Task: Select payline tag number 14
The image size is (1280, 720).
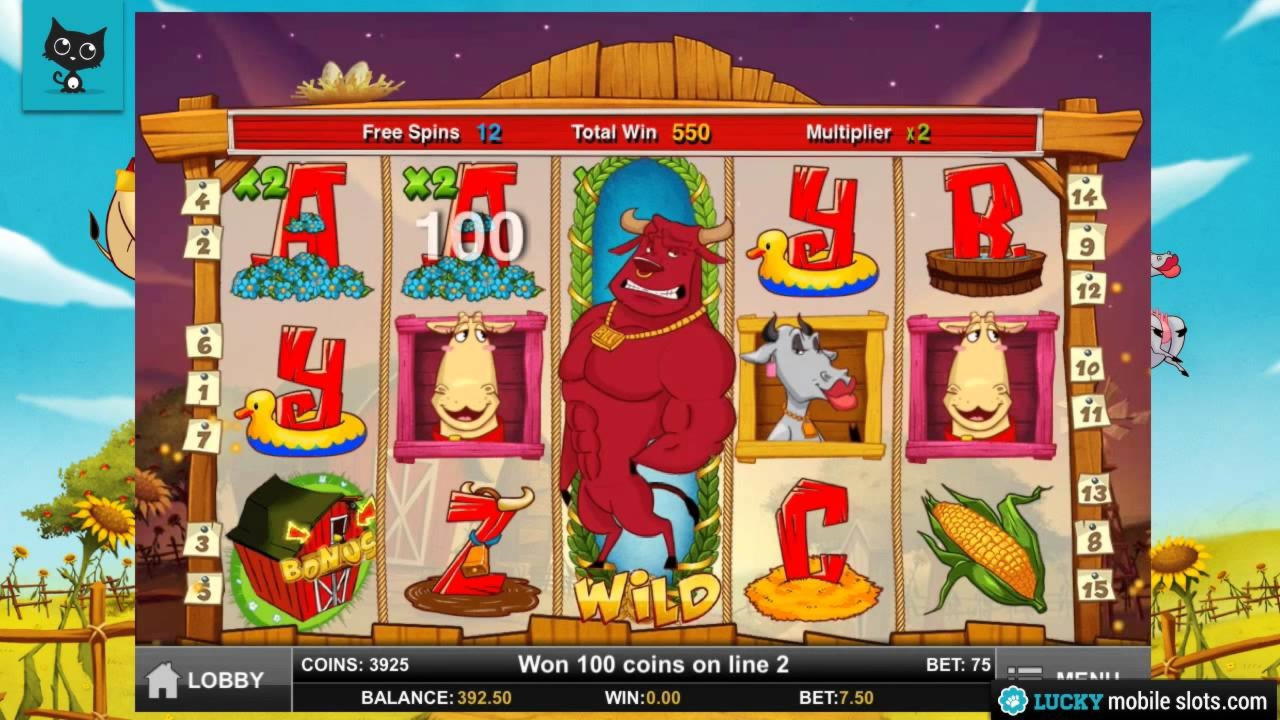Action: [1085, 193]
